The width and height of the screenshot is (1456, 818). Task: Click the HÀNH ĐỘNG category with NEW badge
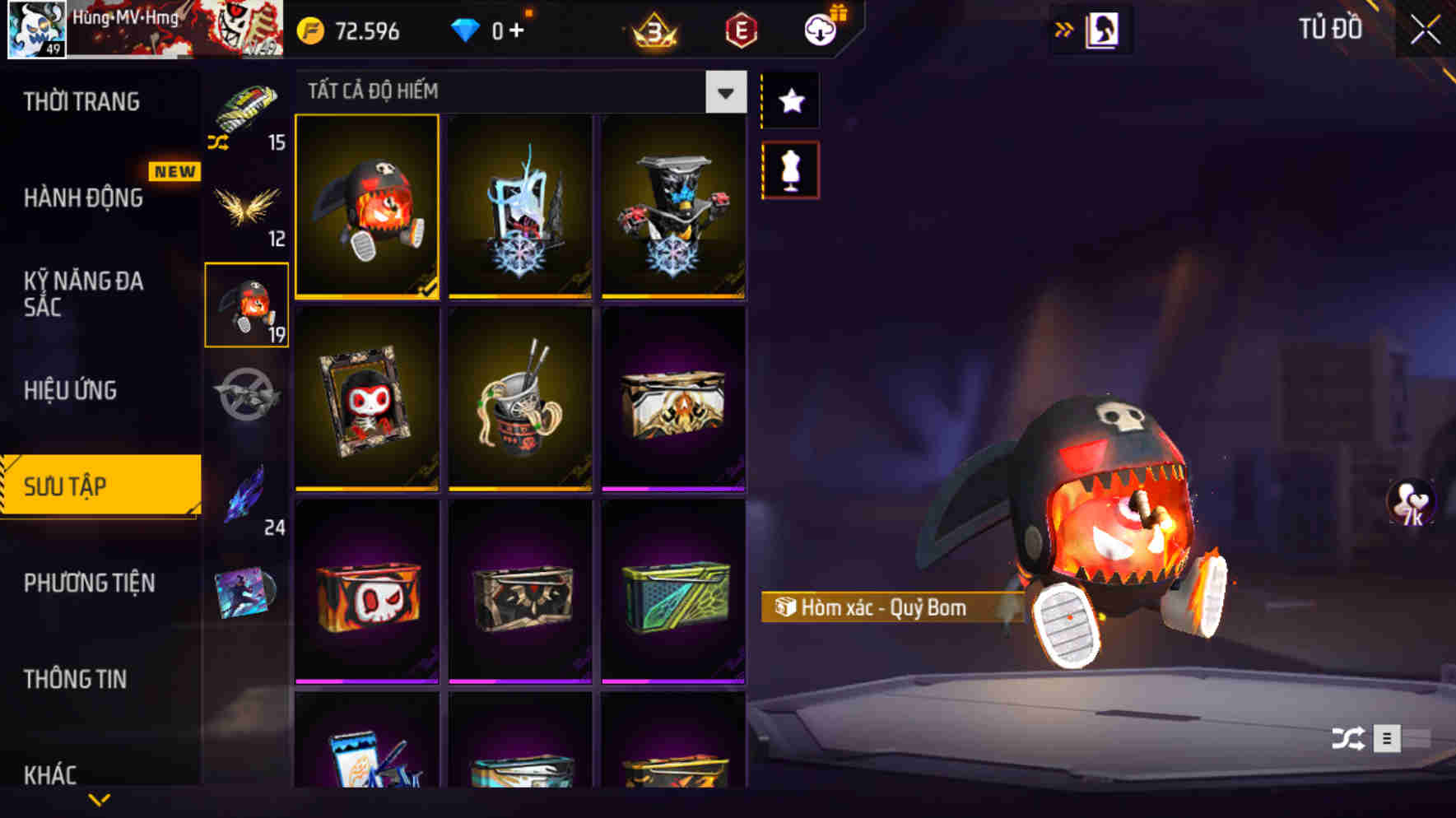pos(82,198)
